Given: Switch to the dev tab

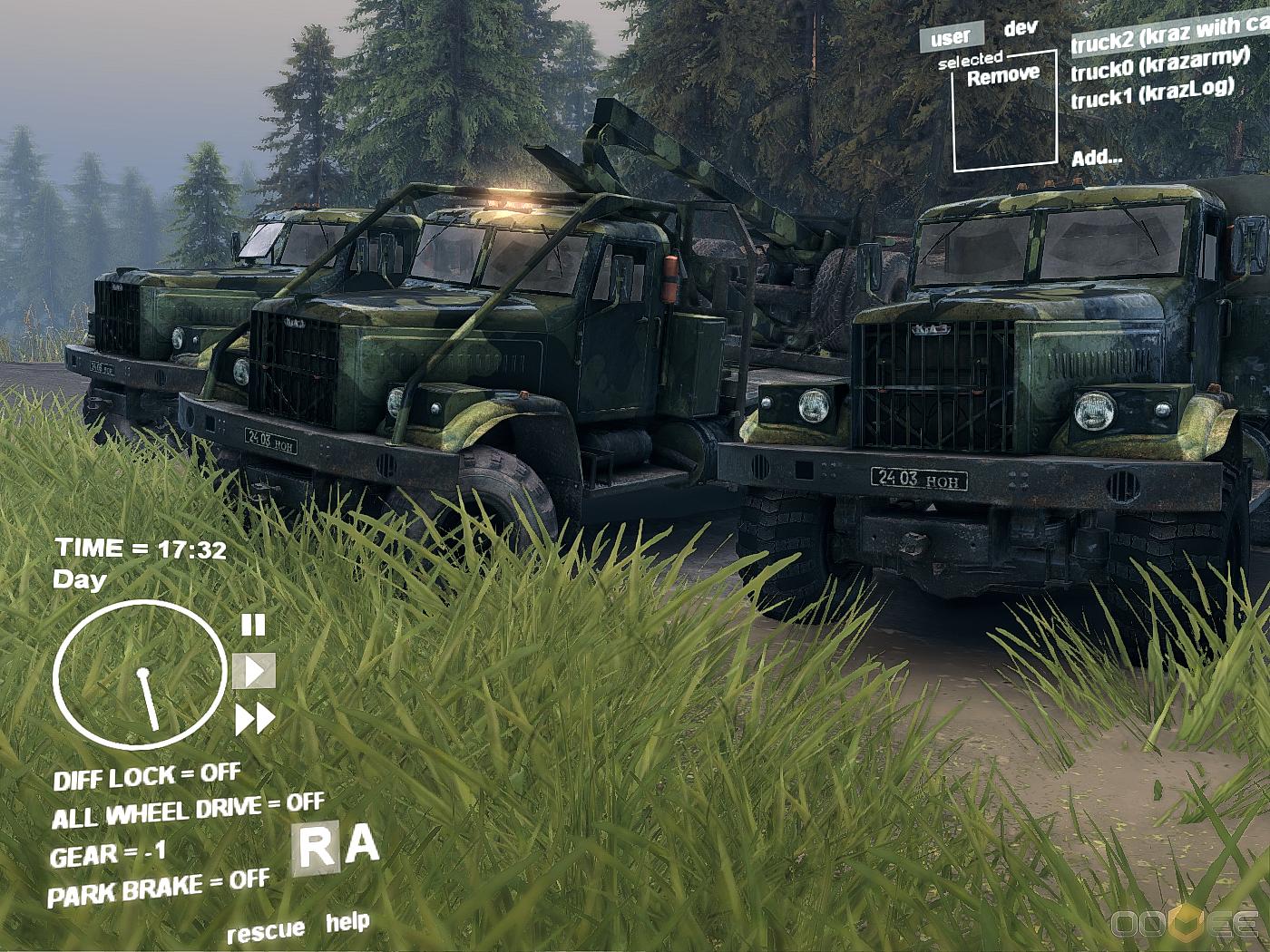Looking at the screenshot, I should [1021, 28].
